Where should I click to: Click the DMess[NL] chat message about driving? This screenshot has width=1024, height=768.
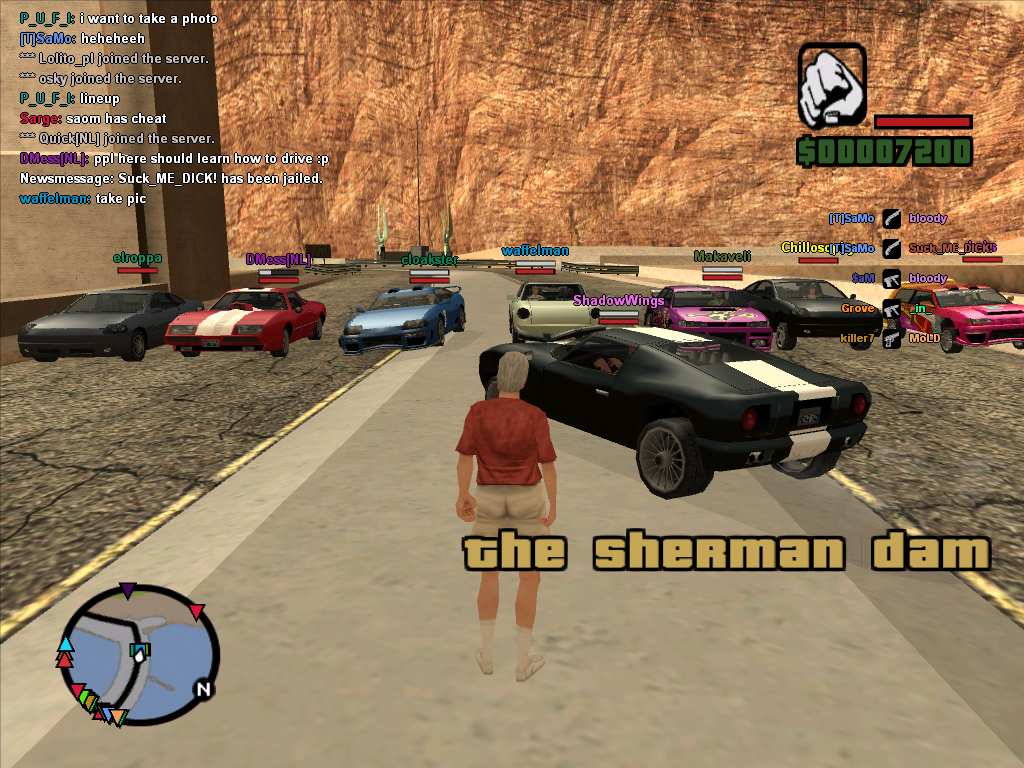(174, 159)
